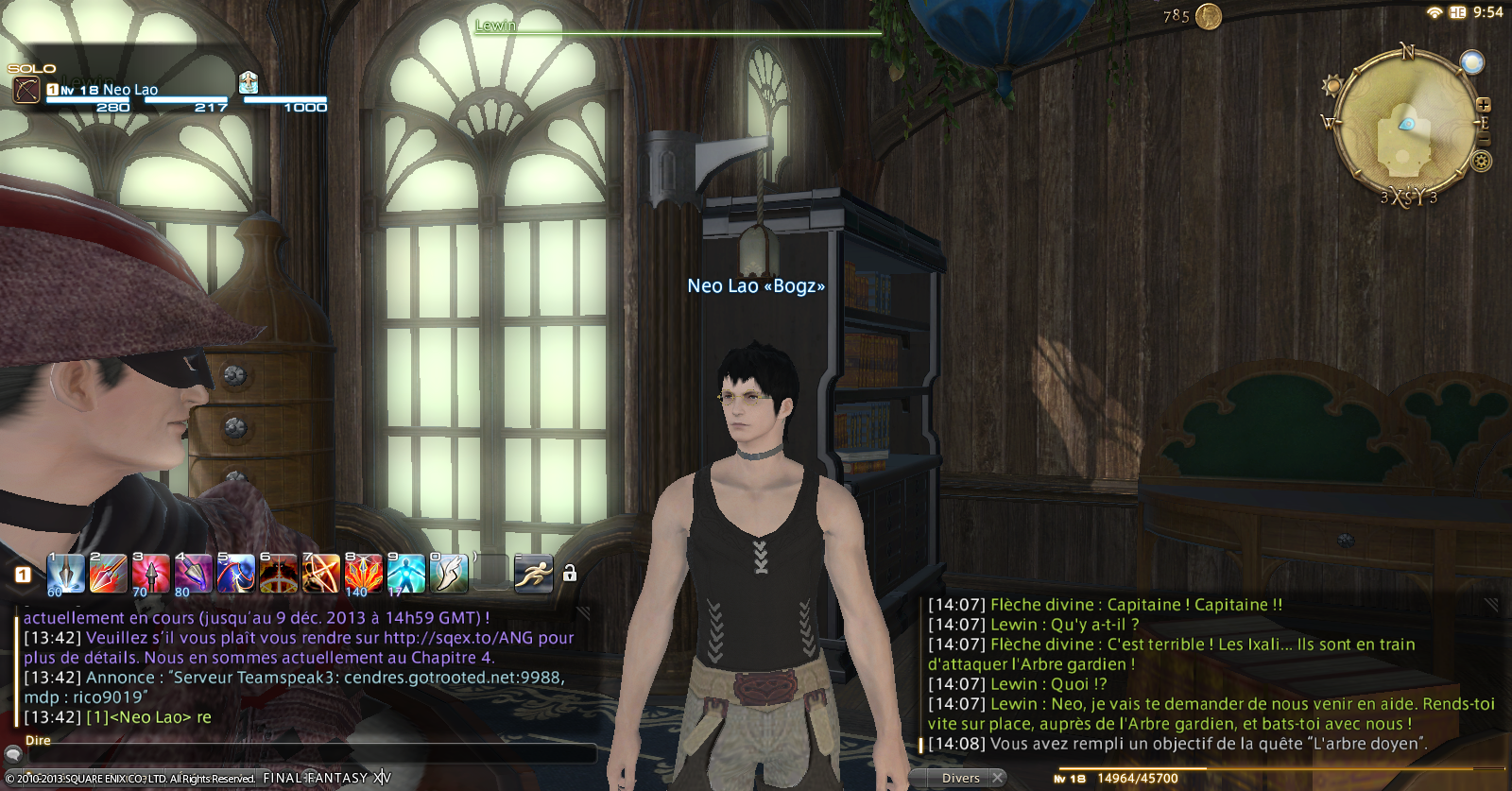This screenshot has height=791, width=1512.
Task: Activate the golden archer ability in slot 7
Action: pos(320,575)
